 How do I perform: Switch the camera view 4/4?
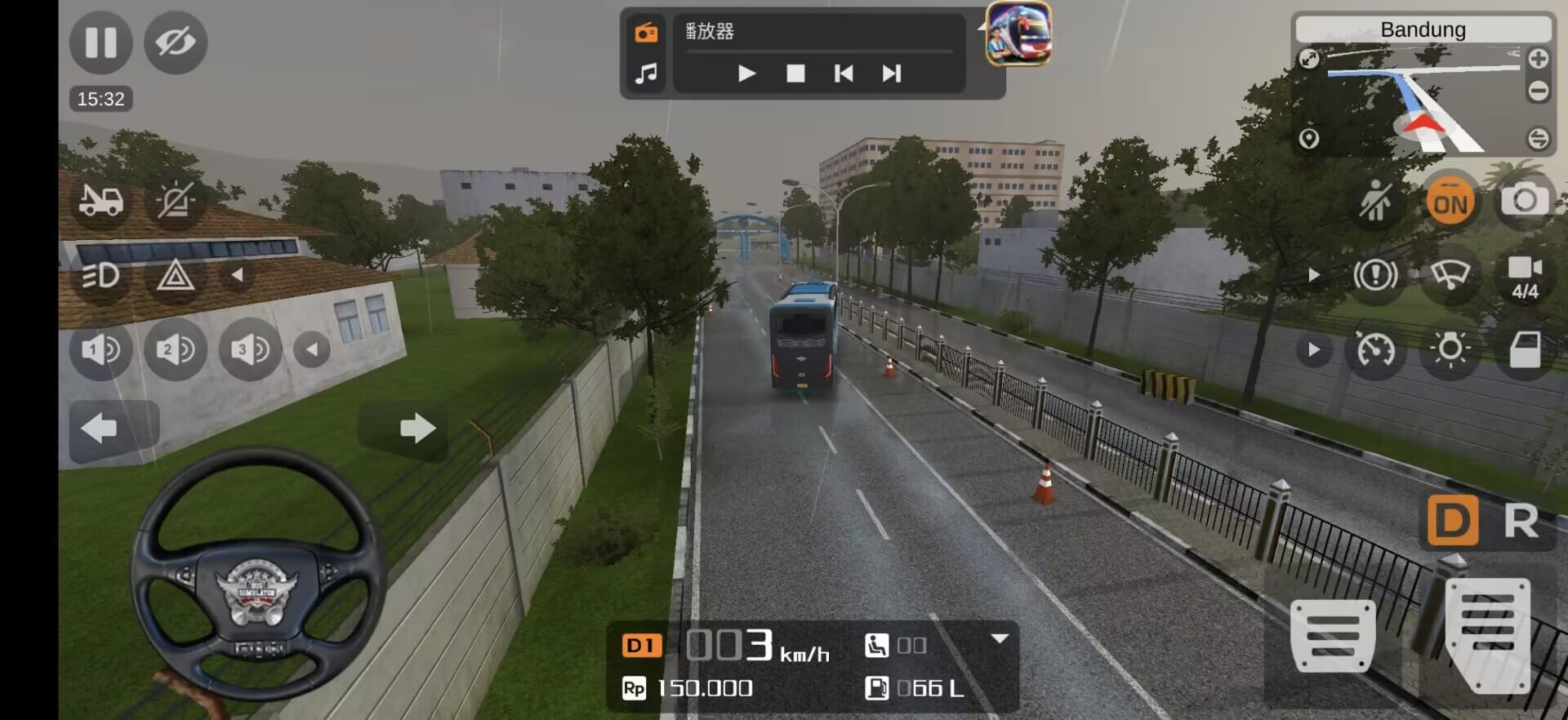[x=1524, y=276]
